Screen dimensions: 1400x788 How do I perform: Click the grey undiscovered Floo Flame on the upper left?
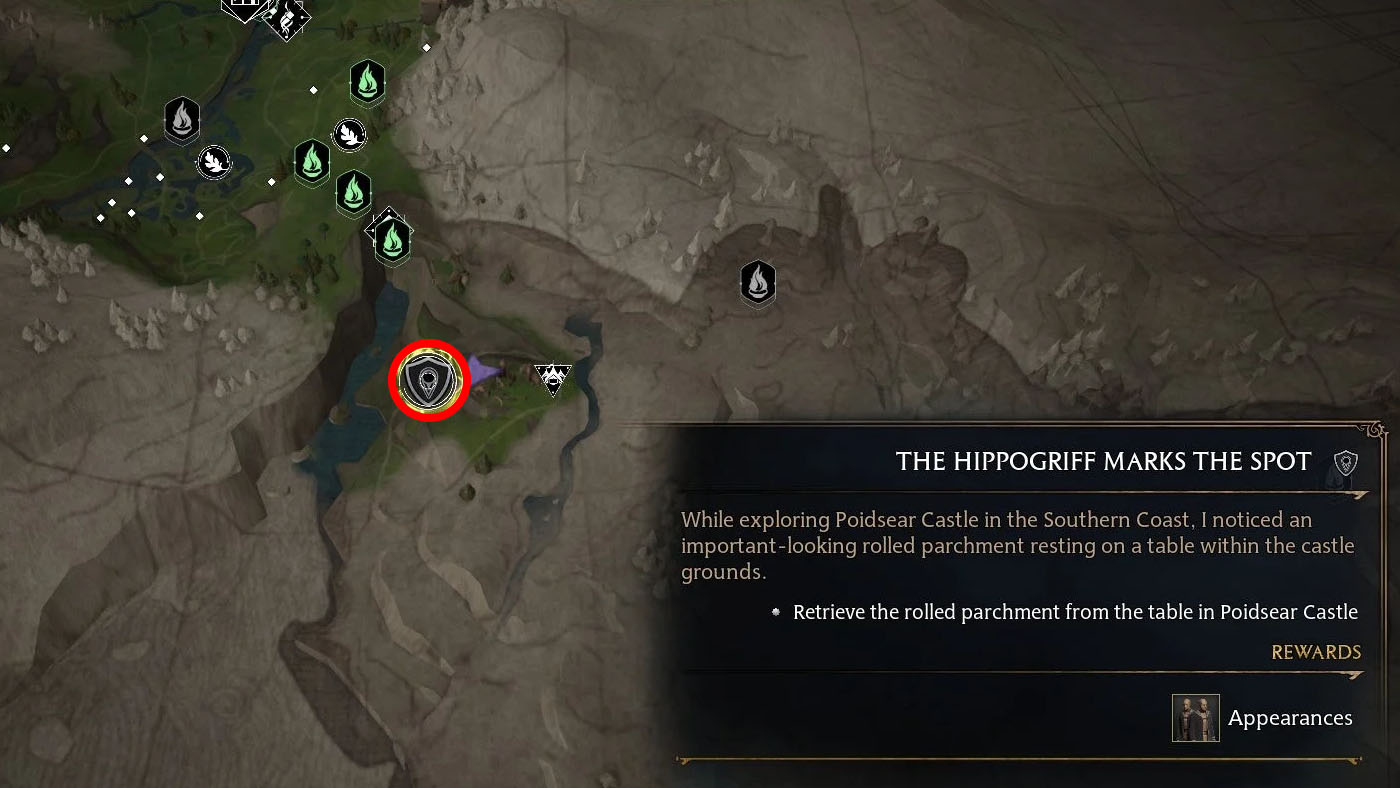coord(183,120)
